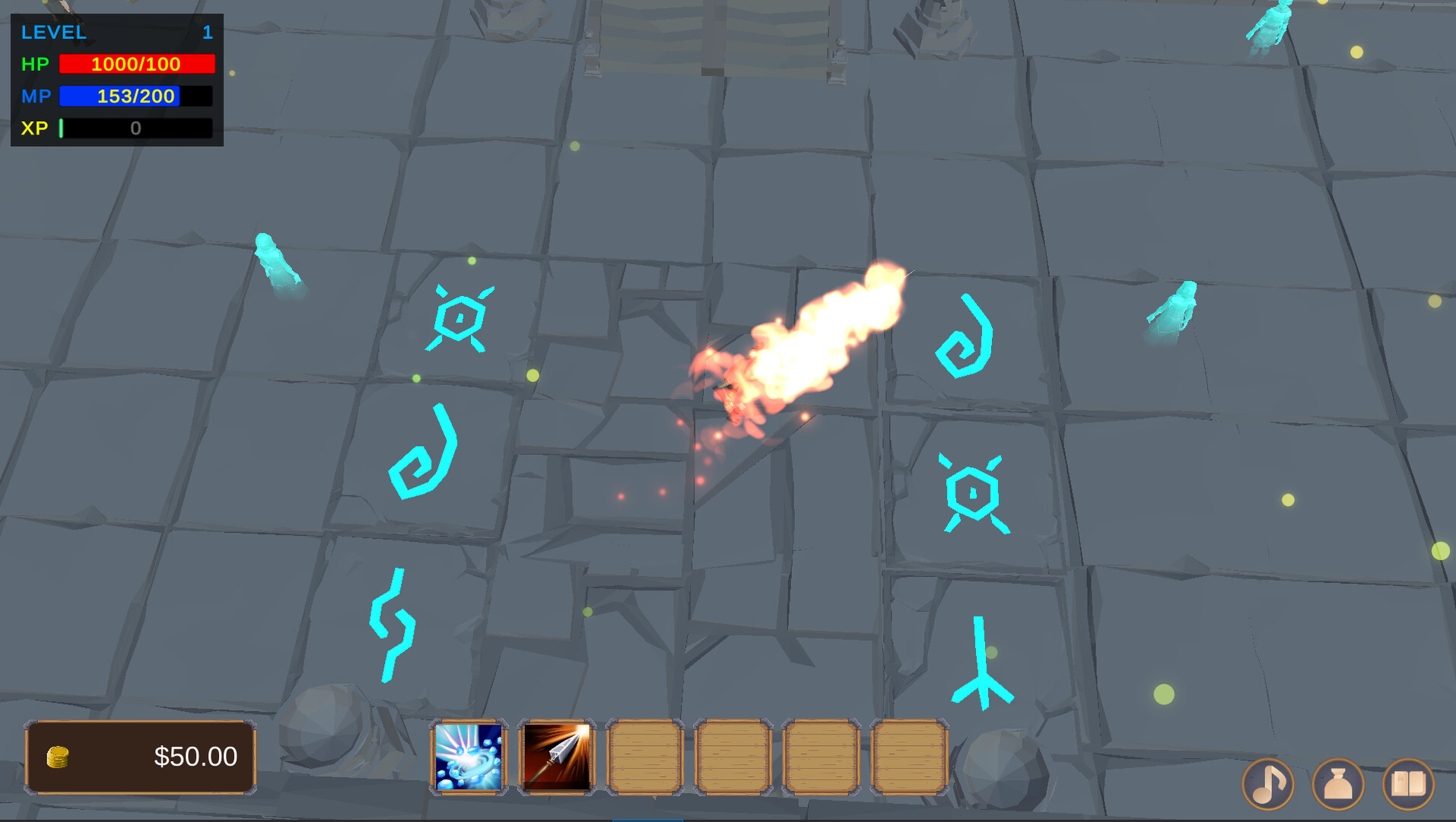This screenshot has height=822, width=1456.
Task: Toggle music using the note button
Action: click(x=1269, y=784)
